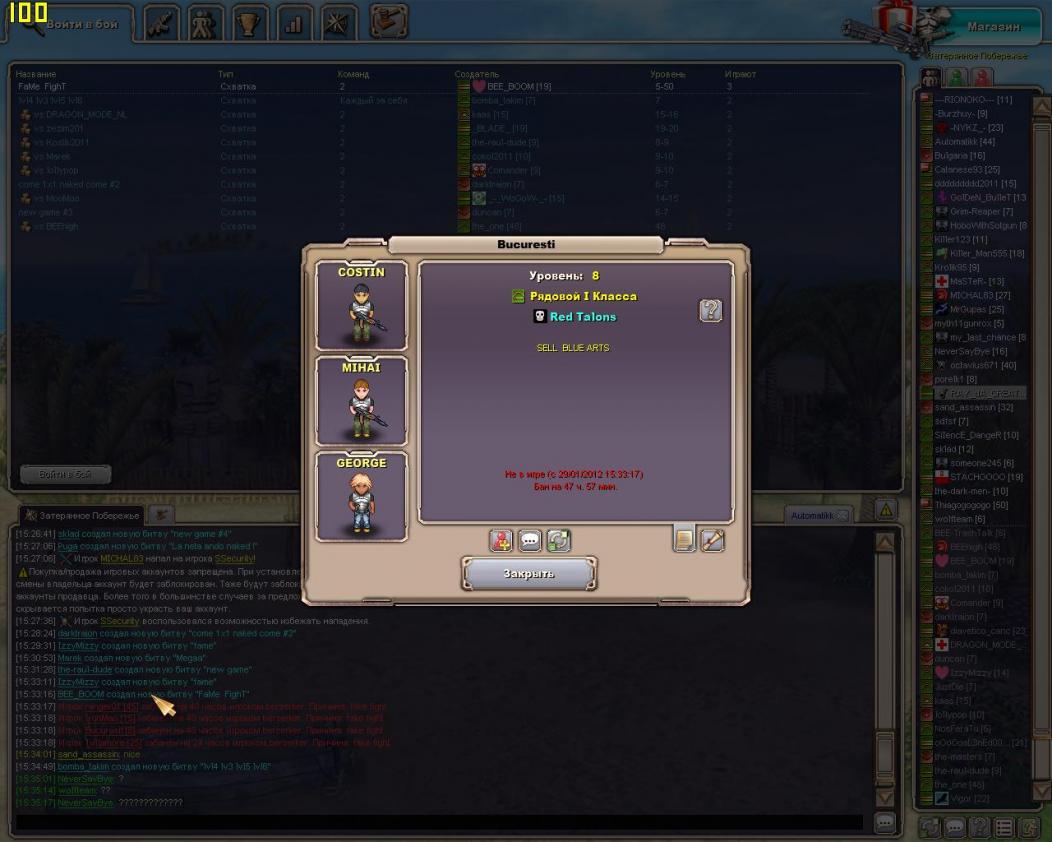Screen dimensions: 1052x842
Task: Click the green swap arrows icon
Action: click(x=558, y=541)
